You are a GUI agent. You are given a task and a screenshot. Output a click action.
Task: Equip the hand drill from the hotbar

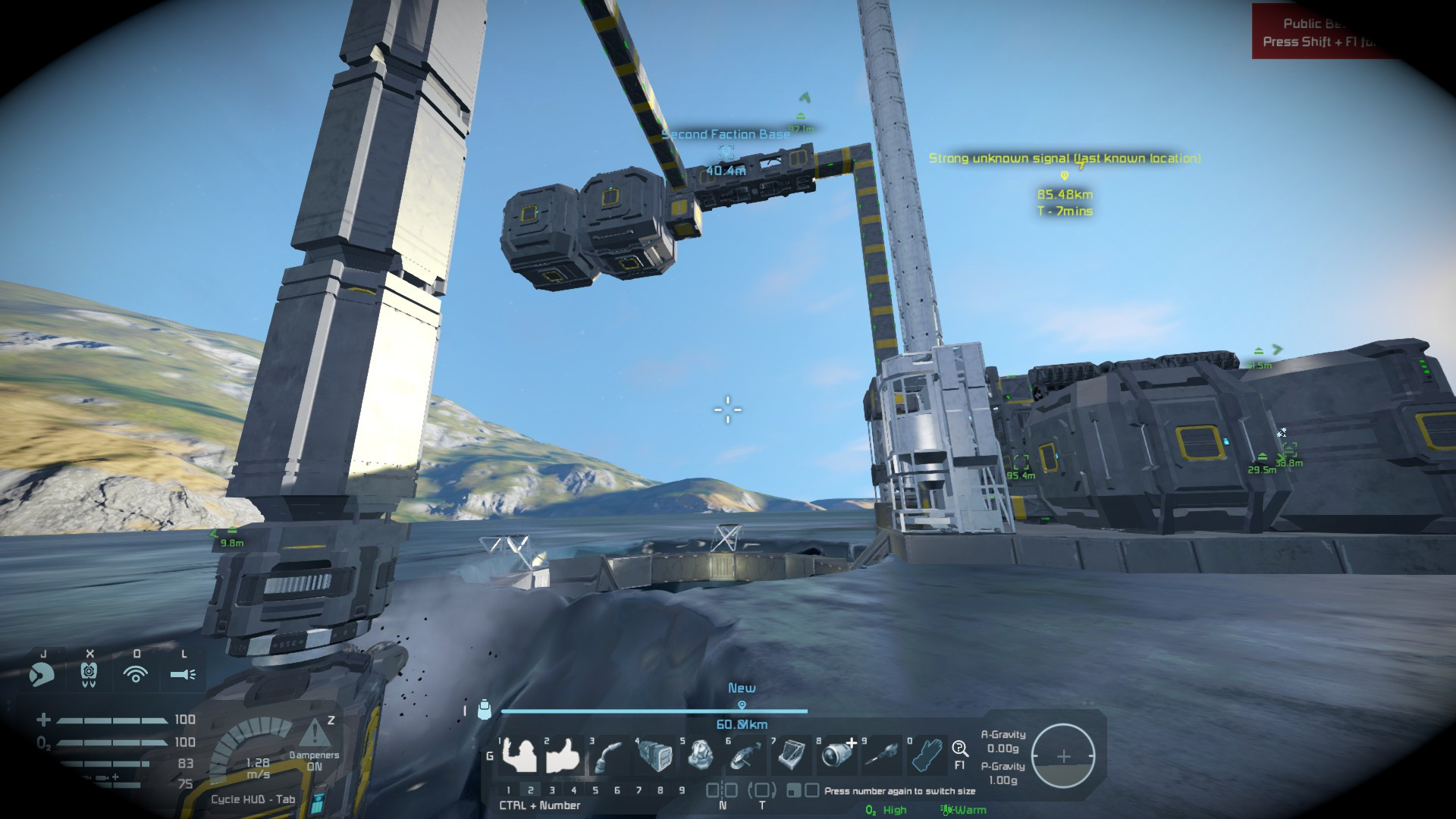[x=882, y=755]
